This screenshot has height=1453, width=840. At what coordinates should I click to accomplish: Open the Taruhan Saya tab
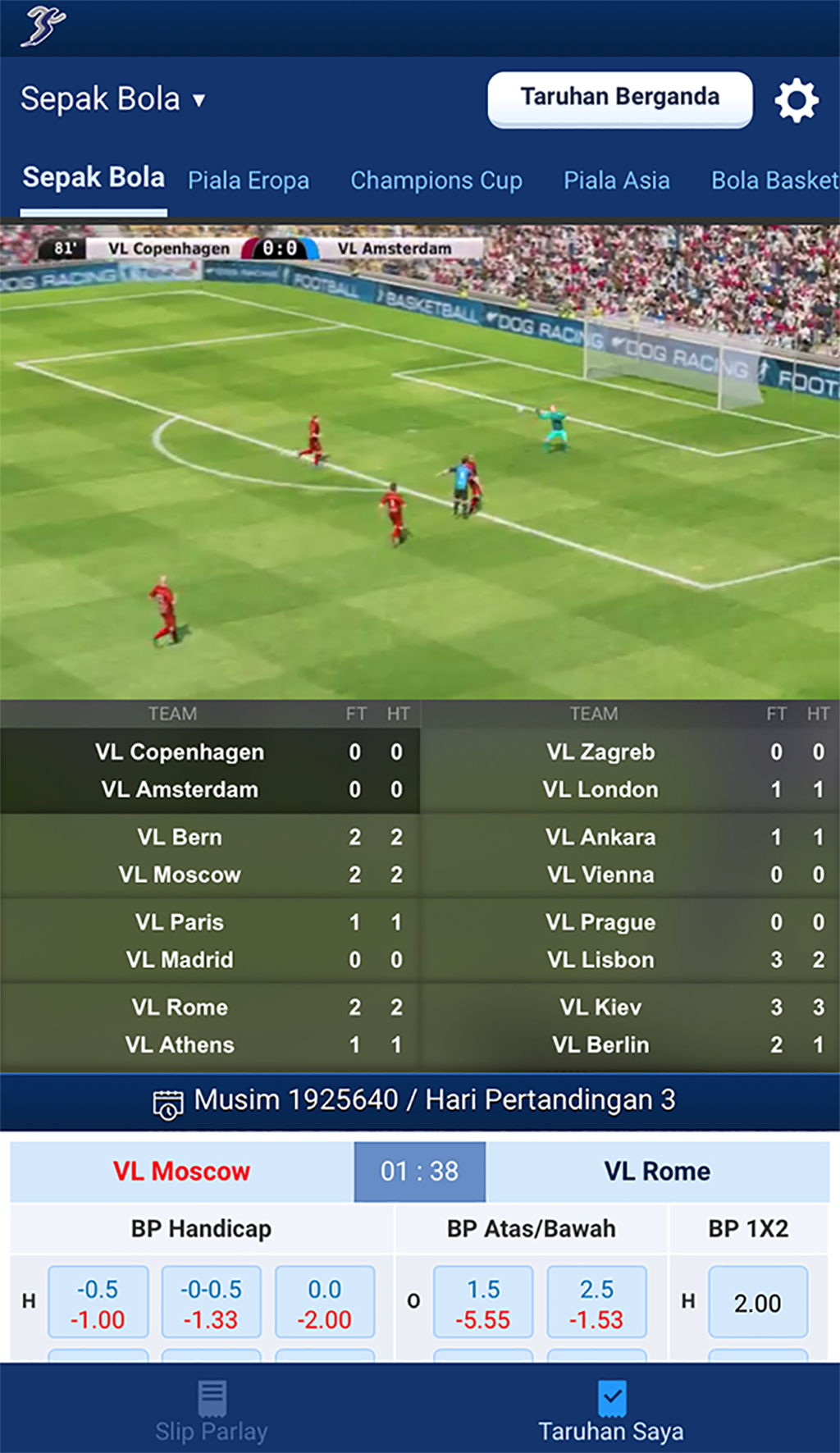[x=611, y=1410]
